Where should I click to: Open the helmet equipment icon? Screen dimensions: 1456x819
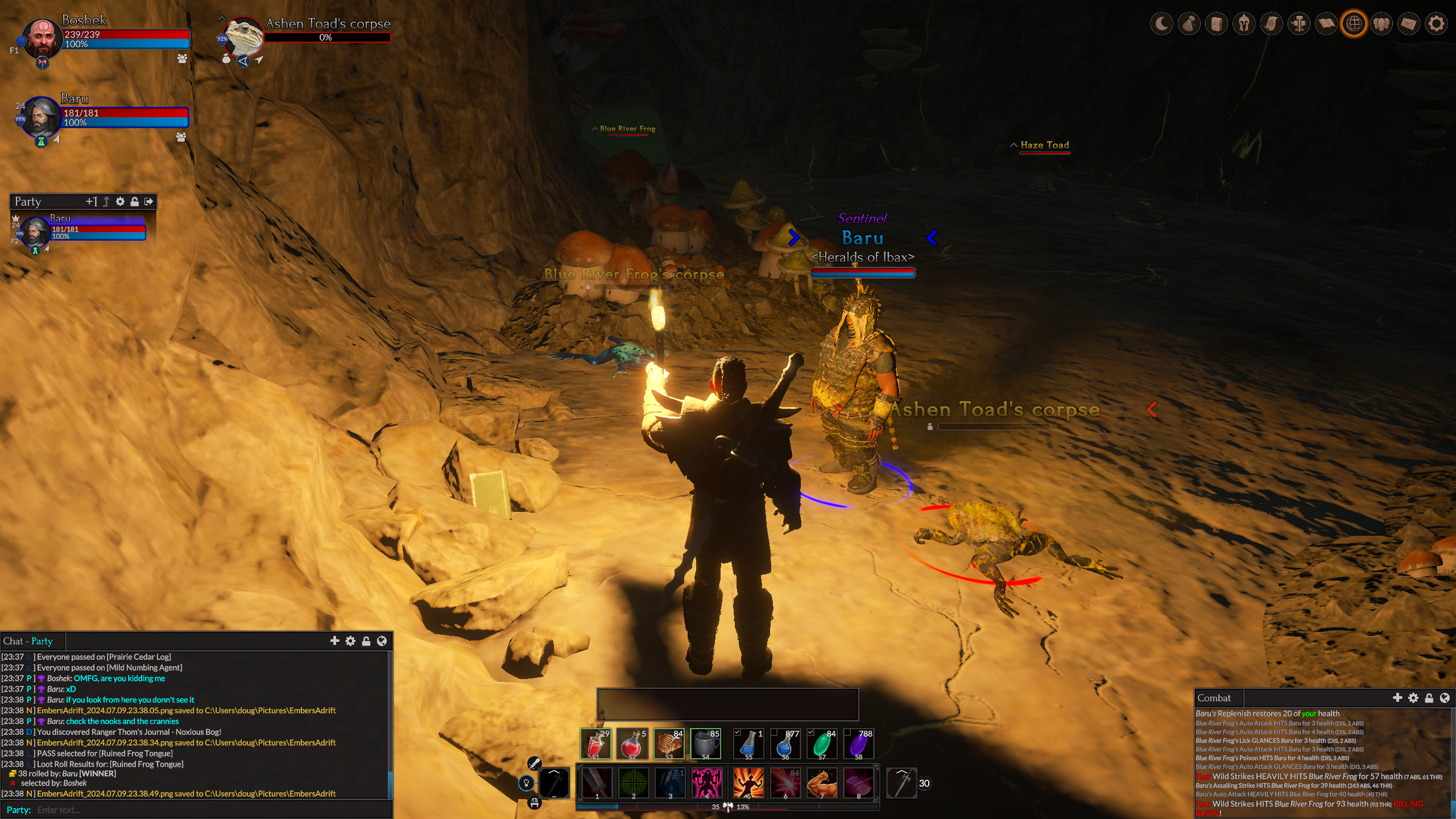coord(1244,24)
